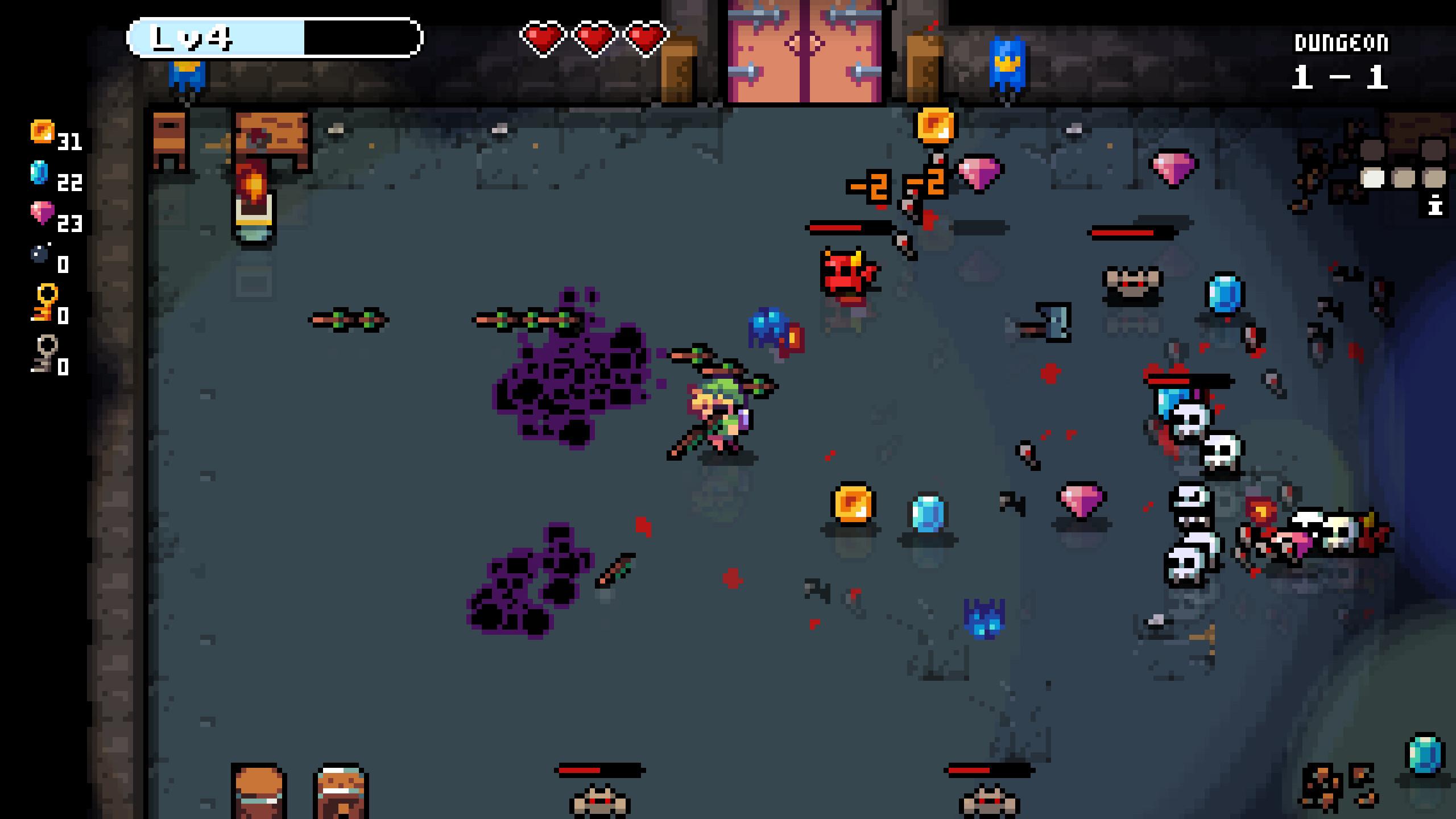The height and width of the screenshot is (819, 1456).
Task: Select the blue crystal currency icon
Action: pos(39,172)
